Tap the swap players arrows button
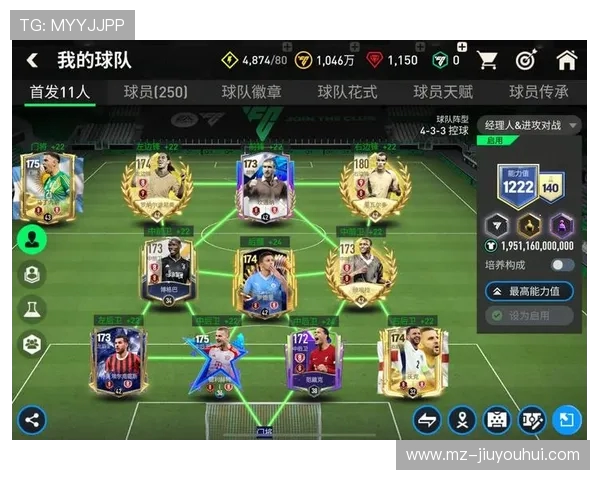 click(x=427, y=419)
